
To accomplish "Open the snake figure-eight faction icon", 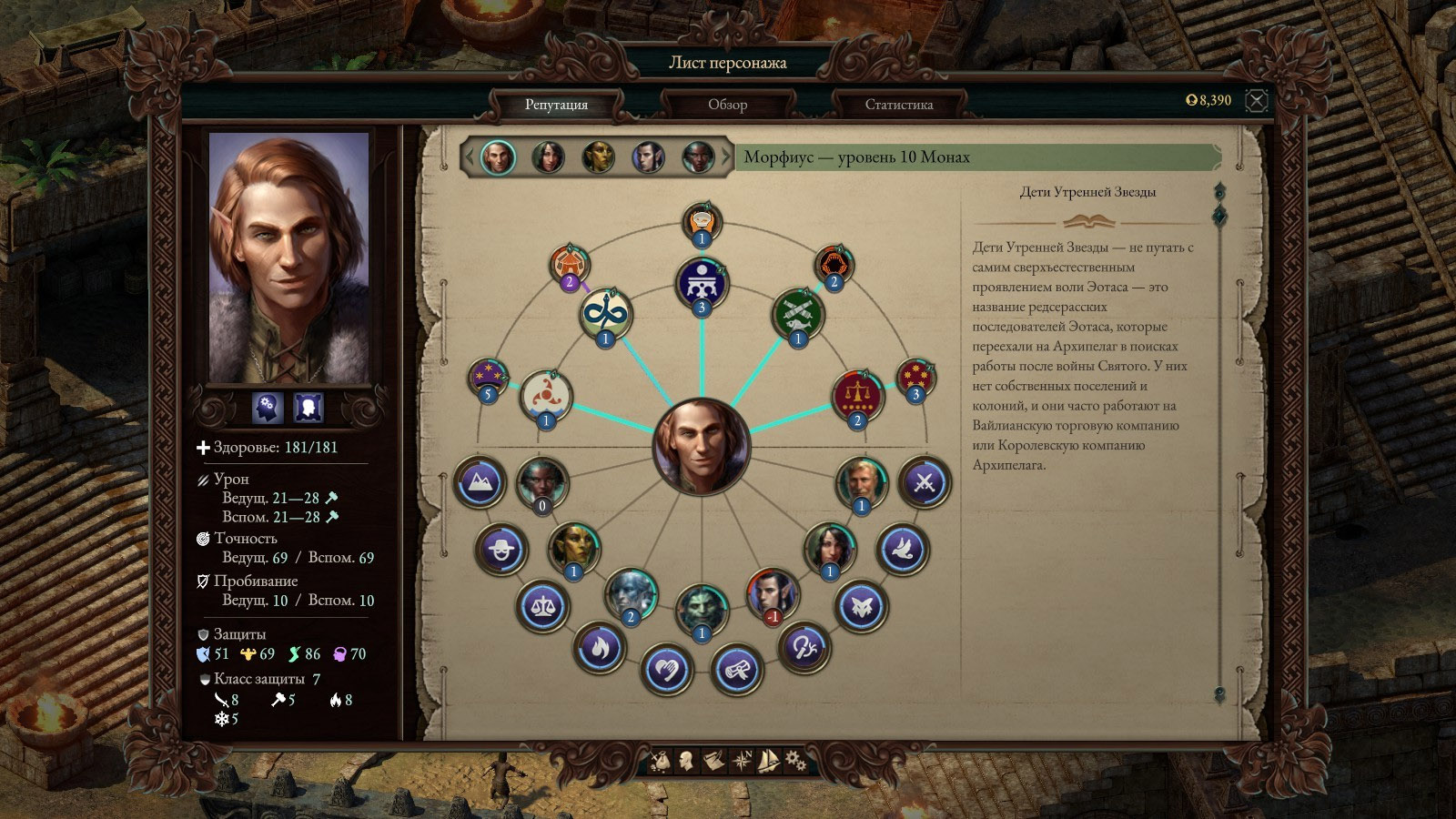I will coord(606,314).
